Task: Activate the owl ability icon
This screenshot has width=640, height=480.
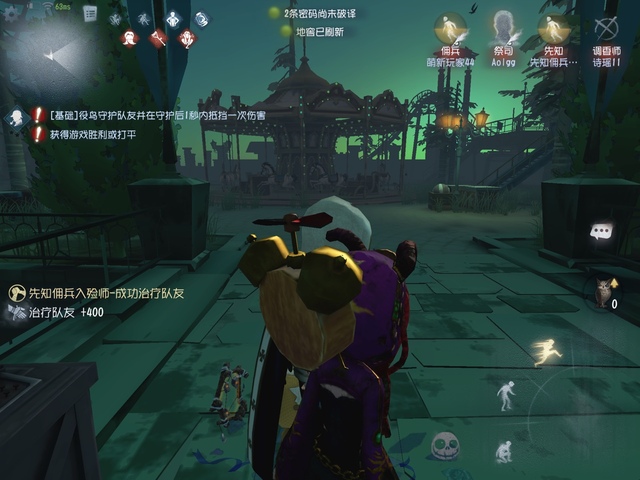Action: (603, 291)
